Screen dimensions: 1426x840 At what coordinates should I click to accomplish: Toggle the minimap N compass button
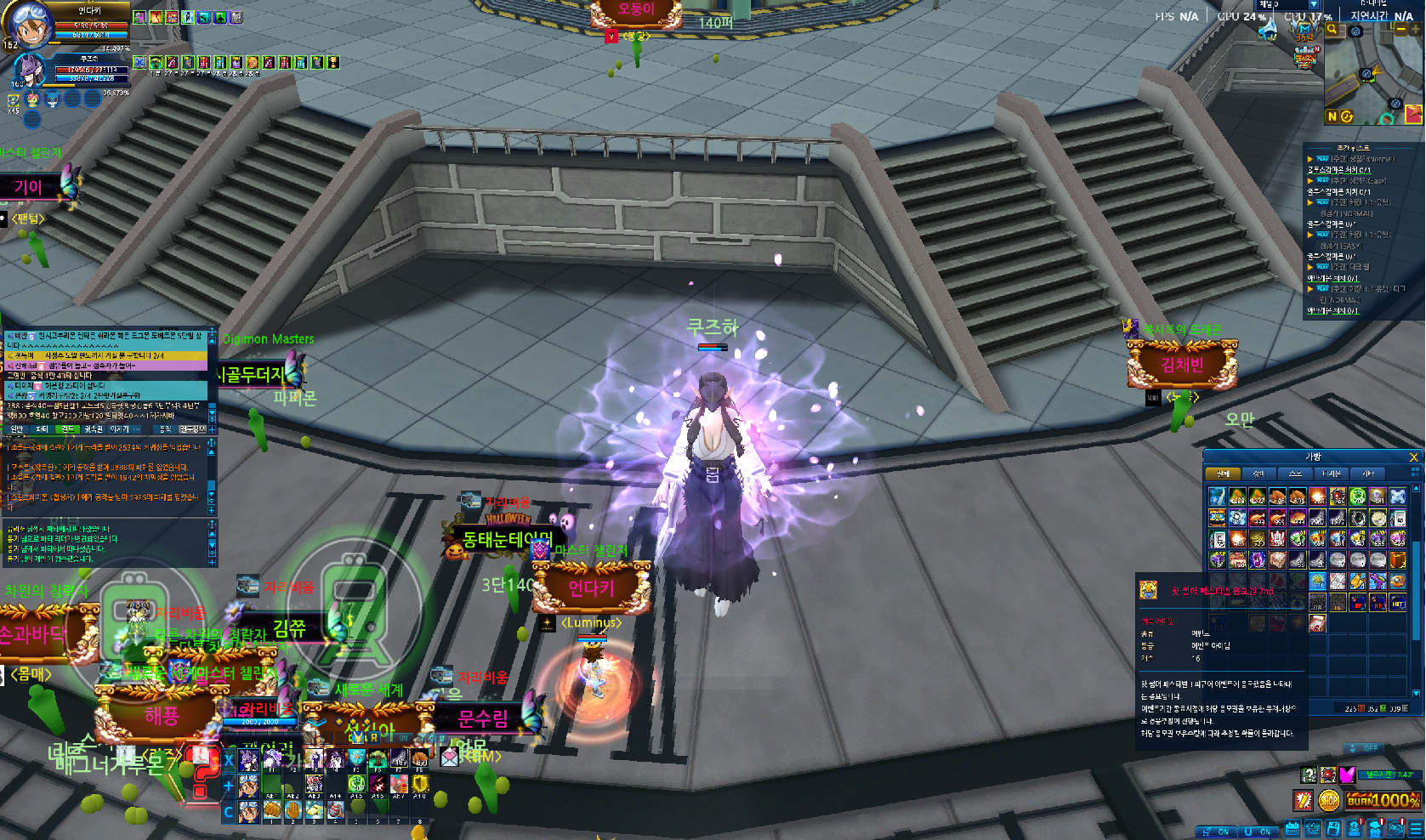pyautogui.click(x=1332, y=116)
